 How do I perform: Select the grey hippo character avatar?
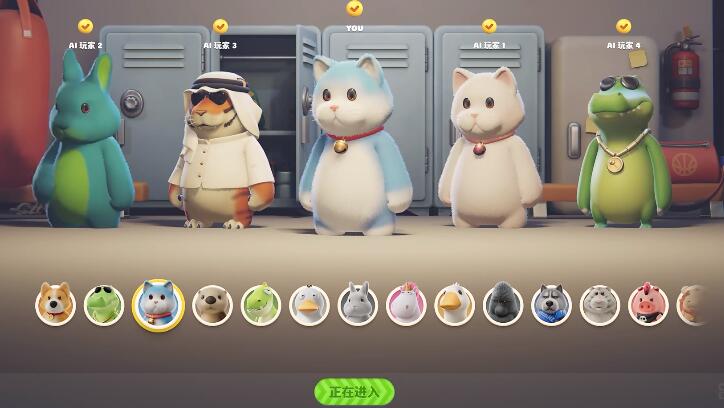pos(600,304)
